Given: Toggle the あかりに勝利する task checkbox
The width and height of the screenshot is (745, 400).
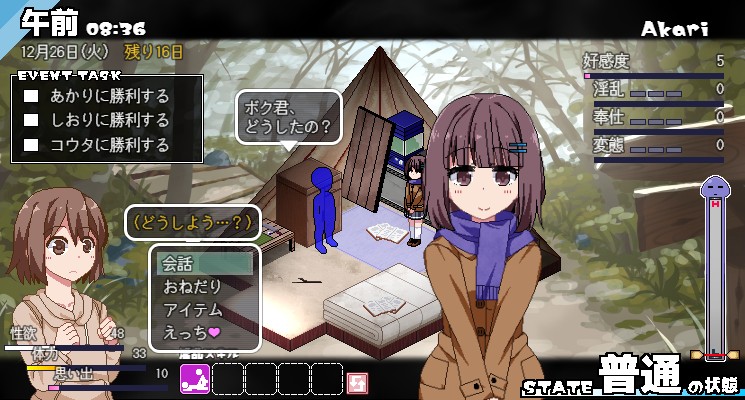Looking at the screenshot, I should pos(31,97).
